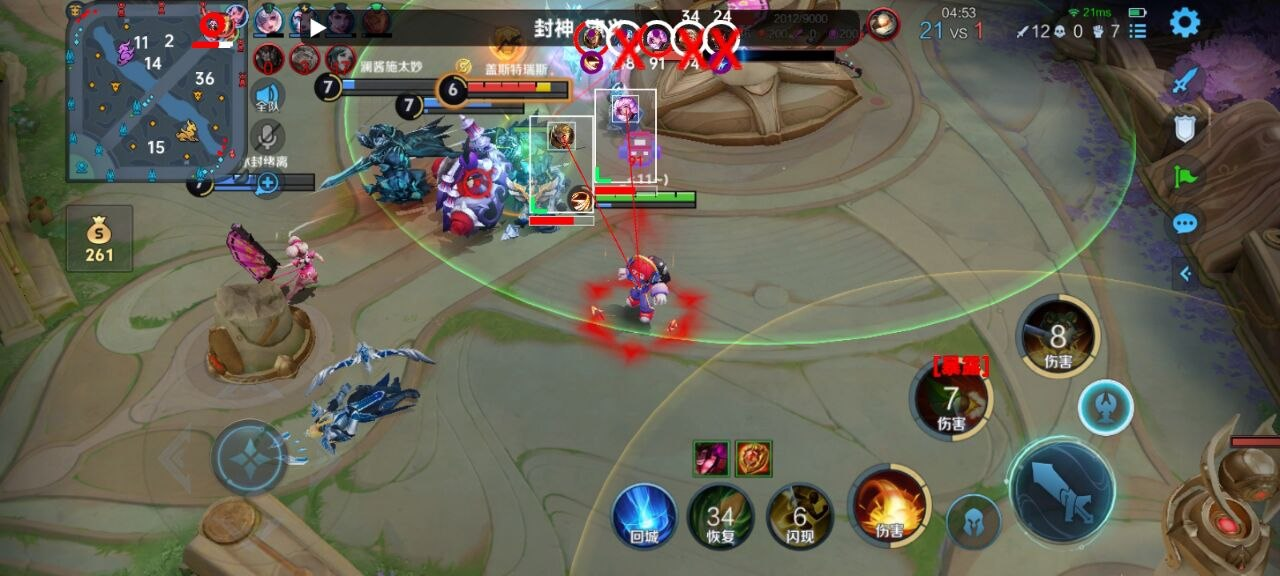Image resolution: width=1280 pixels, height=576 pixels.
Task: Activate the 回城 recall ability
Action: pyautogui.click(x=645, y=517)
